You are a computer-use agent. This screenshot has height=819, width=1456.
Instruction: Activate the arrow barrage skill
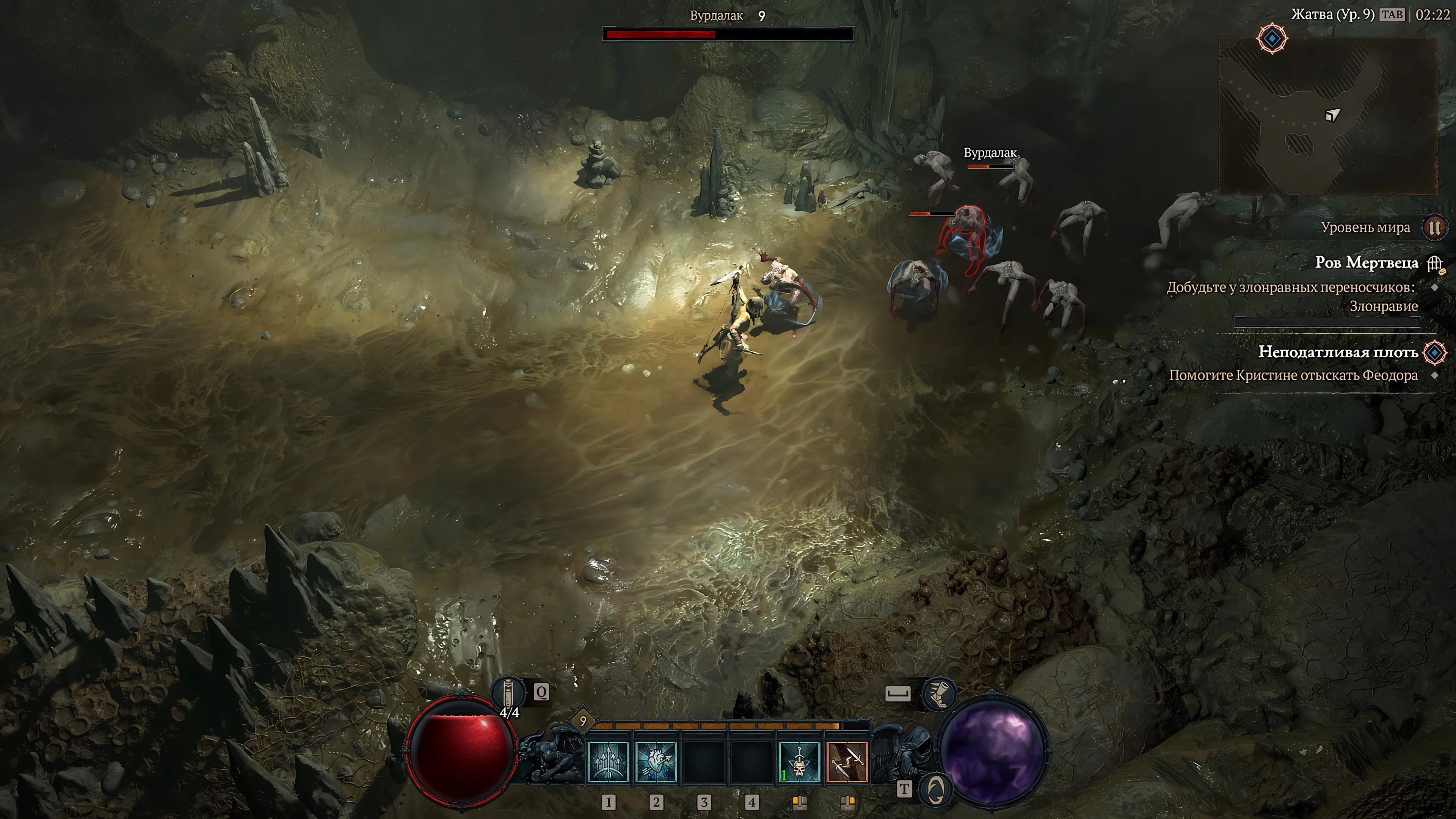pos(608,761)
